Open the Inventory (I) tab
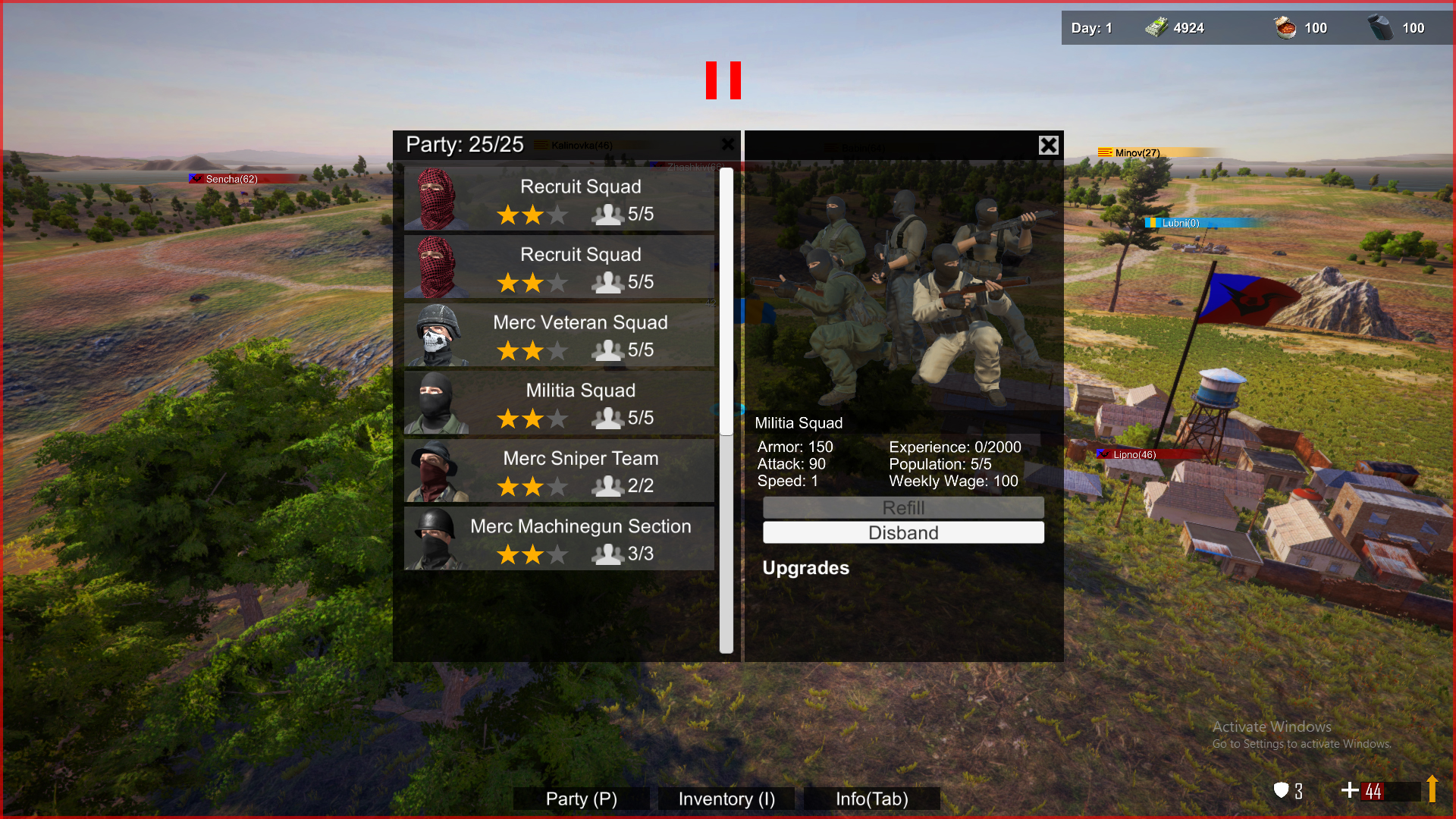Viewport: 1456px width, 819px height. pos(725,799)
